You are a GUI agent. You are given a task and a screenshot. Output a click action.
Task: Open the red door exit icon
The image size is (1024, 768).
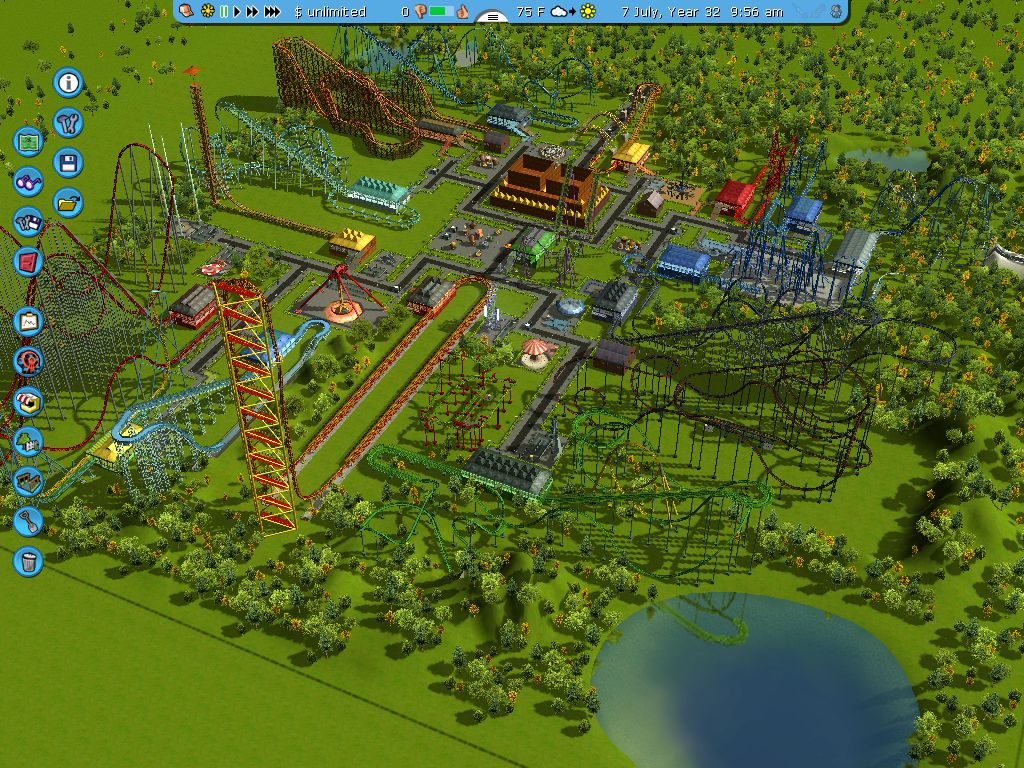coord(29,262)
